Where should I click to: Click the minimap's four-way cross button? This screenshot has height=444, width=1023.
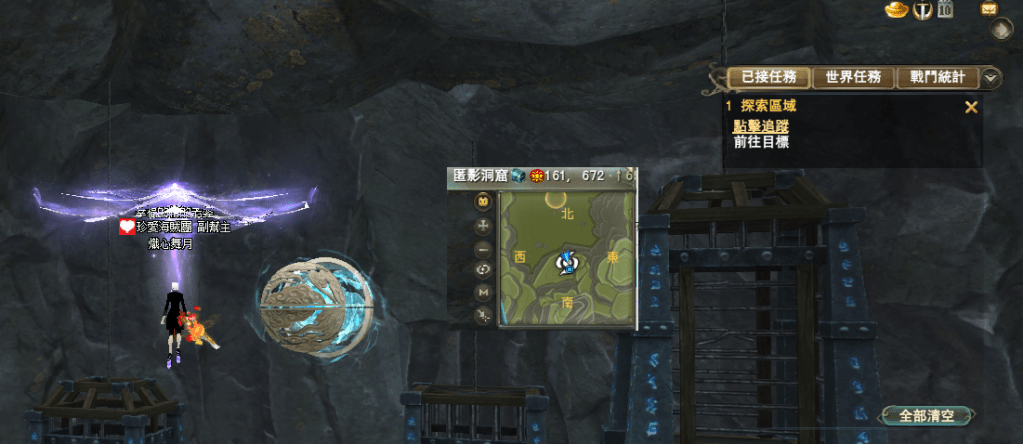(x=483, y=224)
